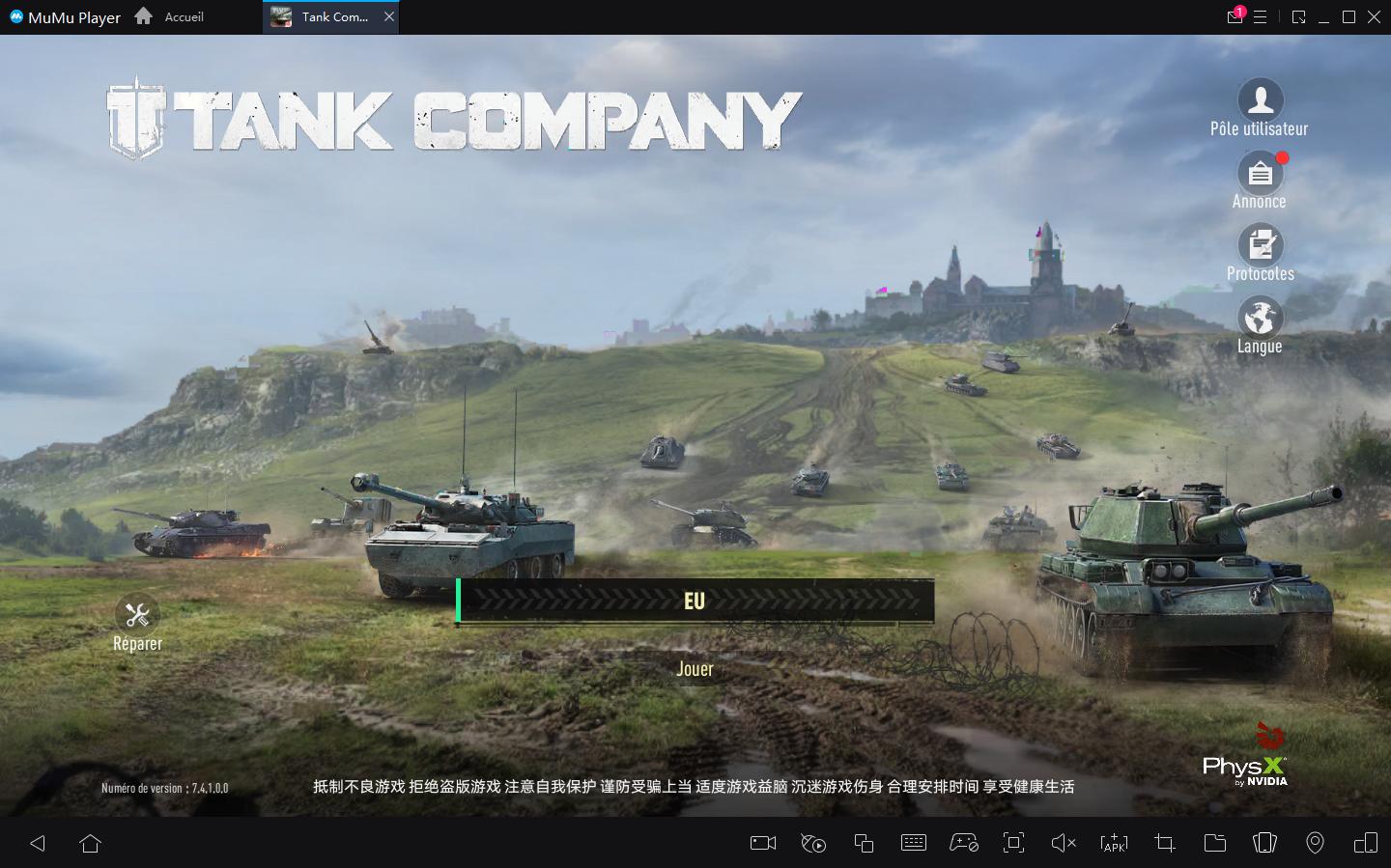The width and height of the screenshot is (1391, 868).
Task: Toggle the screen rotation
Action: click(x=1264, y=843)
